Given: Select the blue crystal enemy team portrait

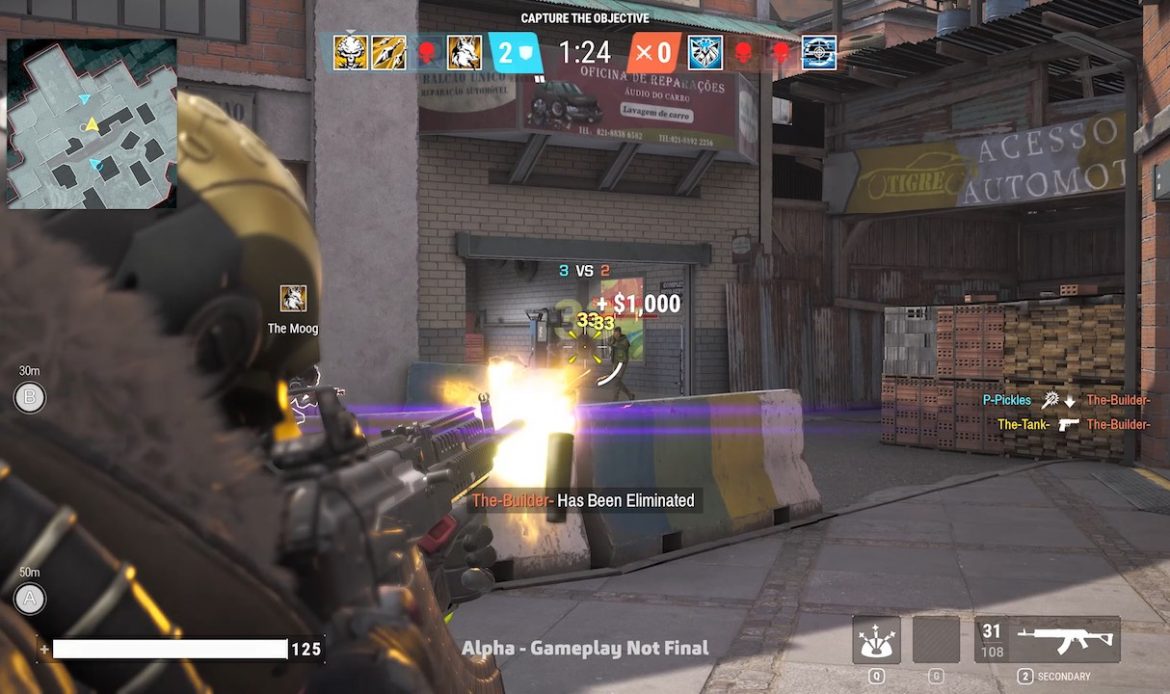Looking at the screenshot, I should pyautogui.click(x=705, y=52).
